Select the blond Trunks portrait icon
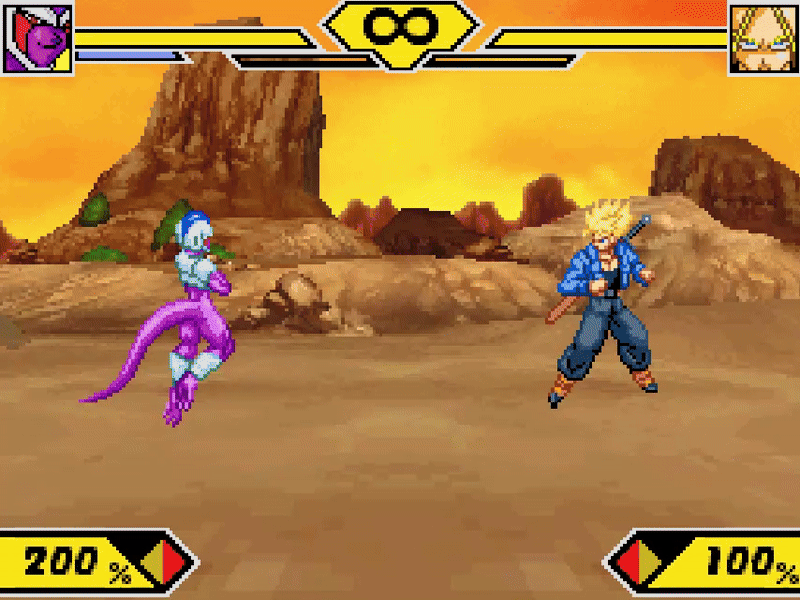Image resolution: width=800 pixels, height=600 pixels. tap(763, 38)
